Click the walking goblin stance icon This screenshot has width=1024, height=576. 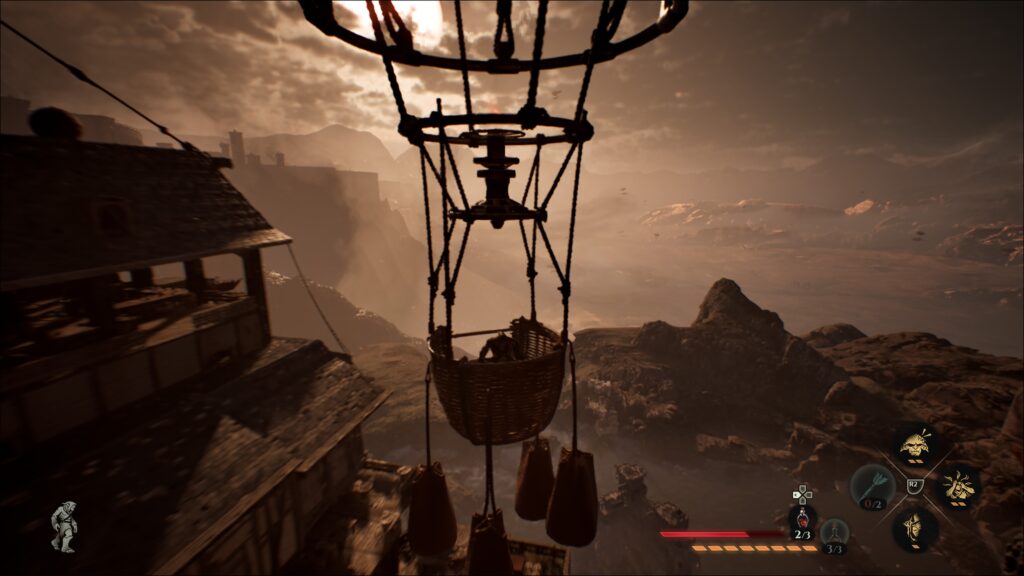[x=64, y=526]
